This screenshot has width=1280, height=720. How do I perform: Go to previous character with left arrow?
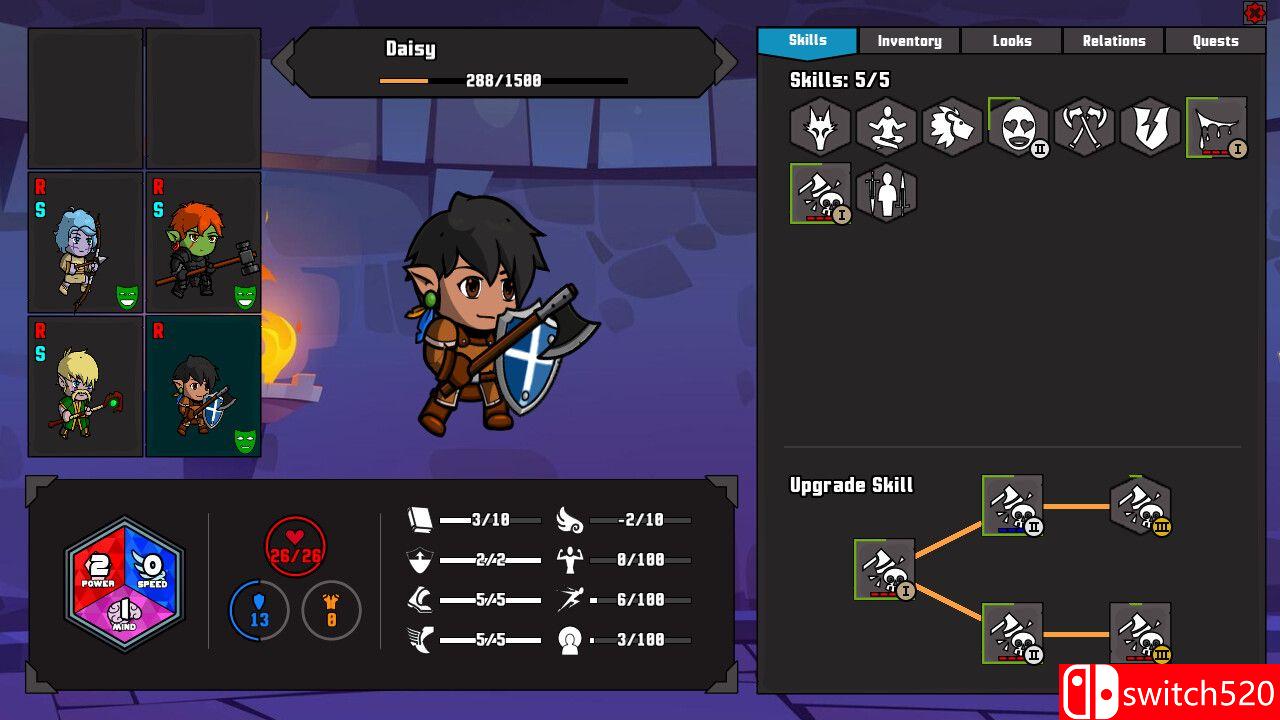[x=283, y=63]
